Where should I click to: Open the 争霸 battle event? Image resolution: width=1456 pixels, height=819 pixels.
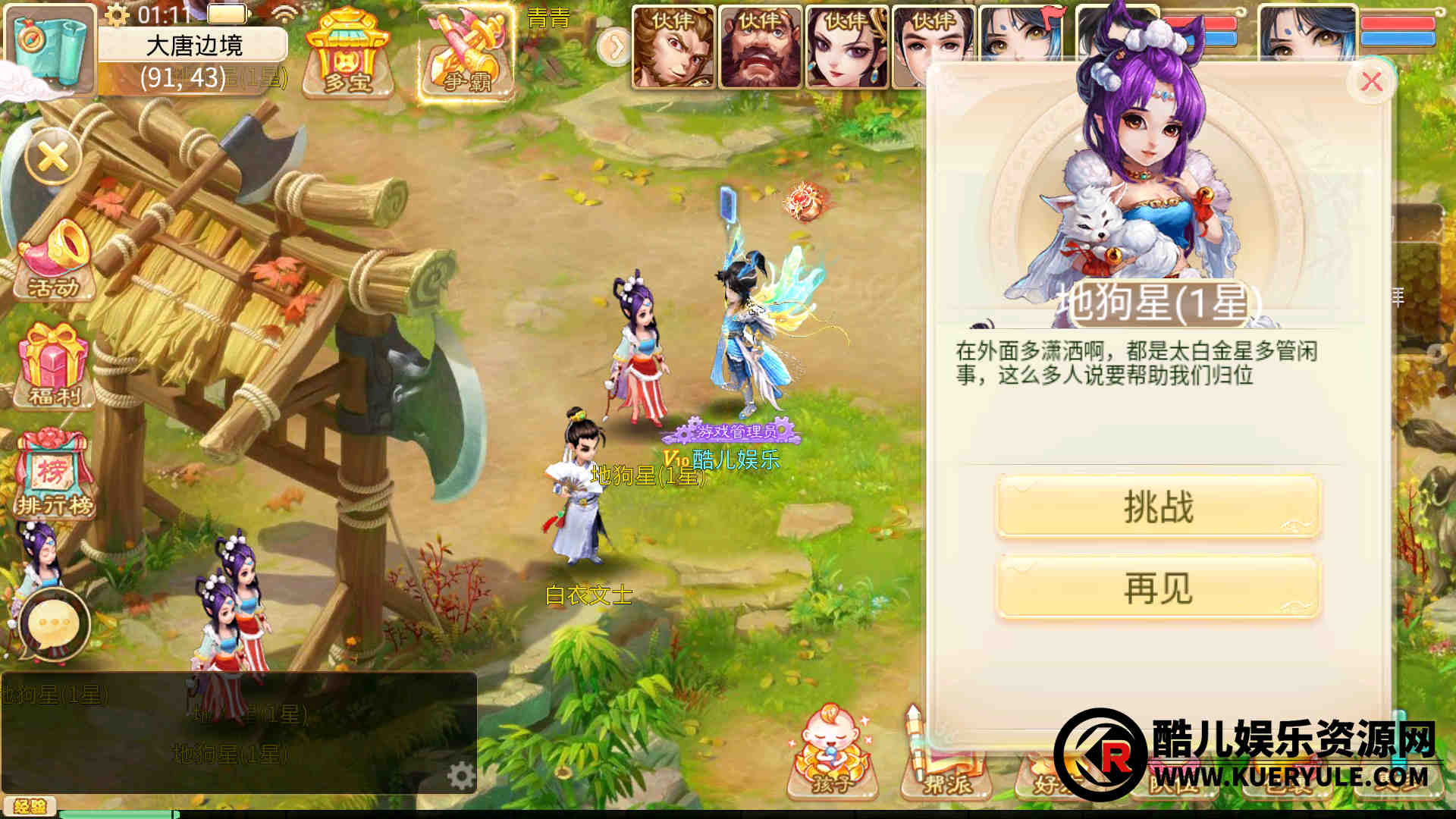tap(466, 53)
